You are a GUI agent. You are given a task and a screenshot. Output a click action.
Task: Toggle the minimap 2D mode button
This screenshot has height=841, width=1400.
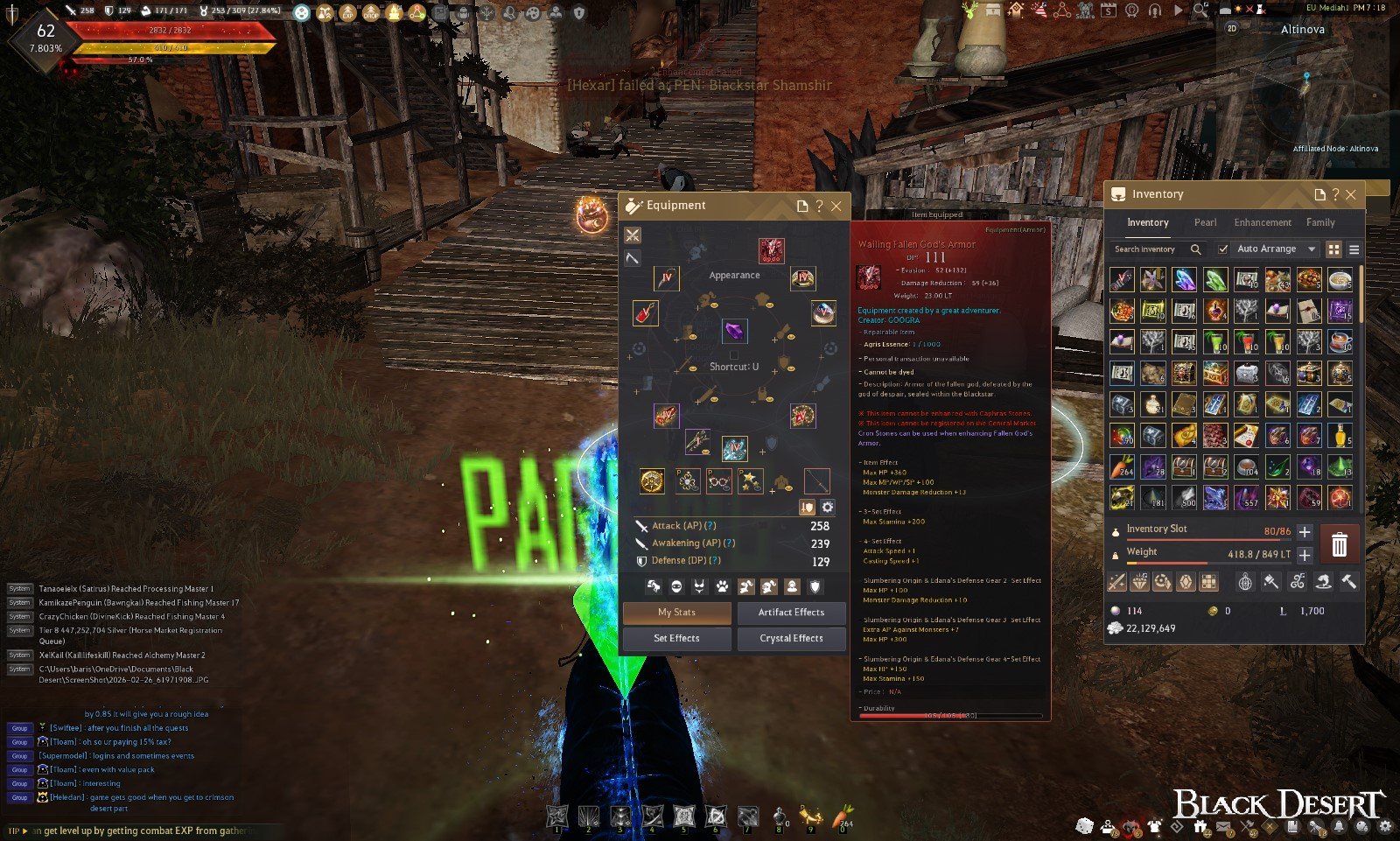[x=1232, y=28]
